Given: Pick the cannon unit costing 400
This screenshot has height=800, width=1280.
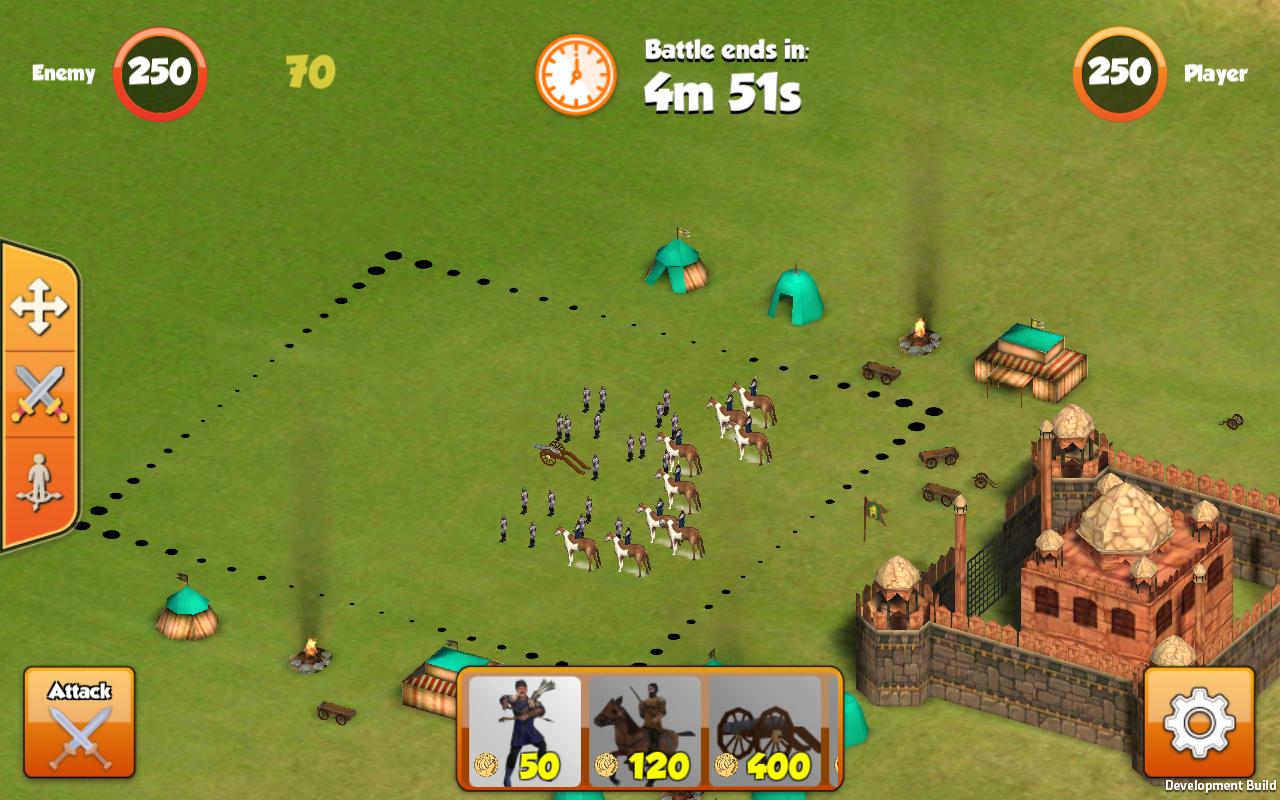Looking at the screenshot, I should tap(765, 731).
